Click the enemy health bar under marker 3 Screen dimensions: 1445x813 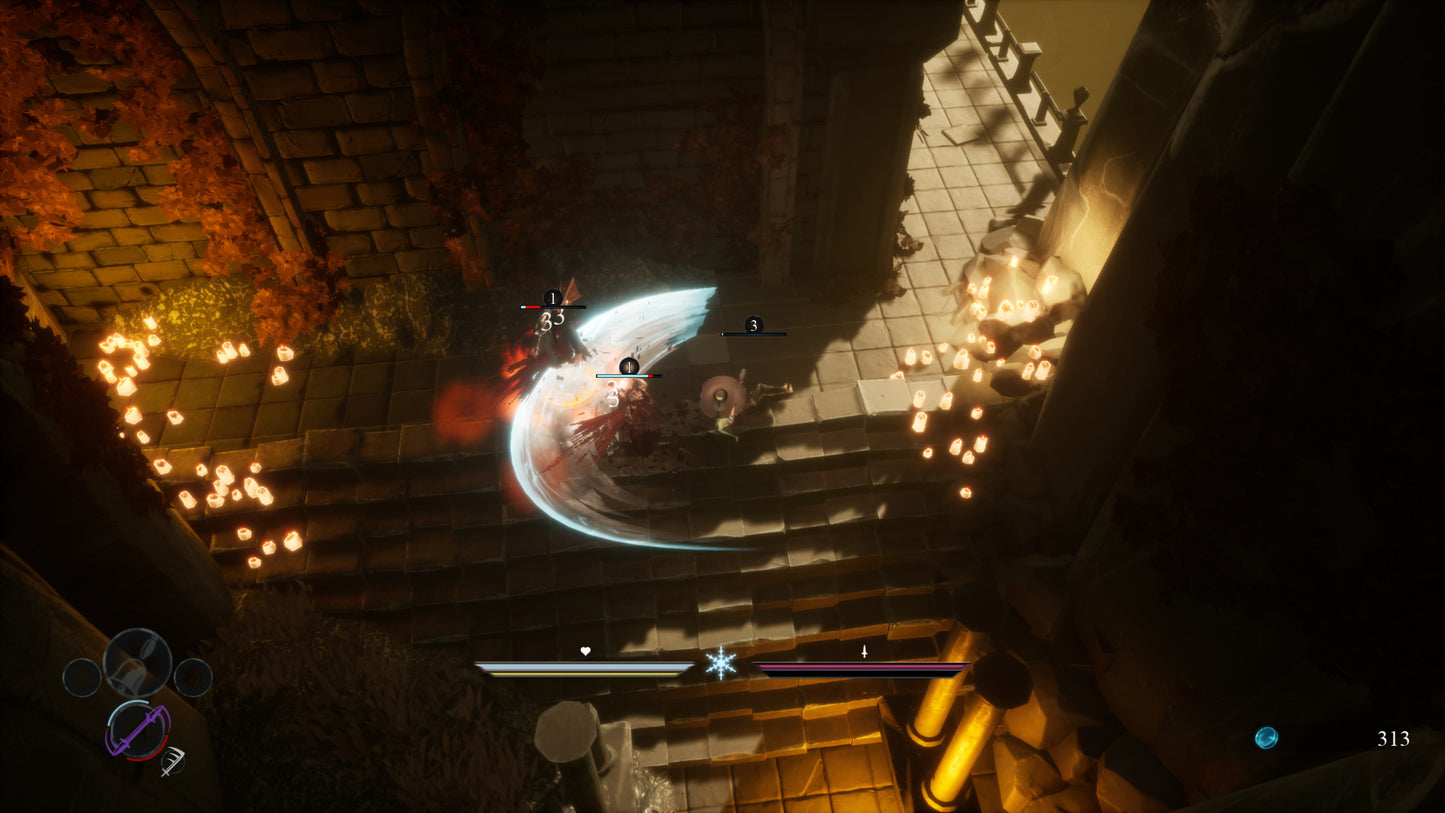pos(753,334)
